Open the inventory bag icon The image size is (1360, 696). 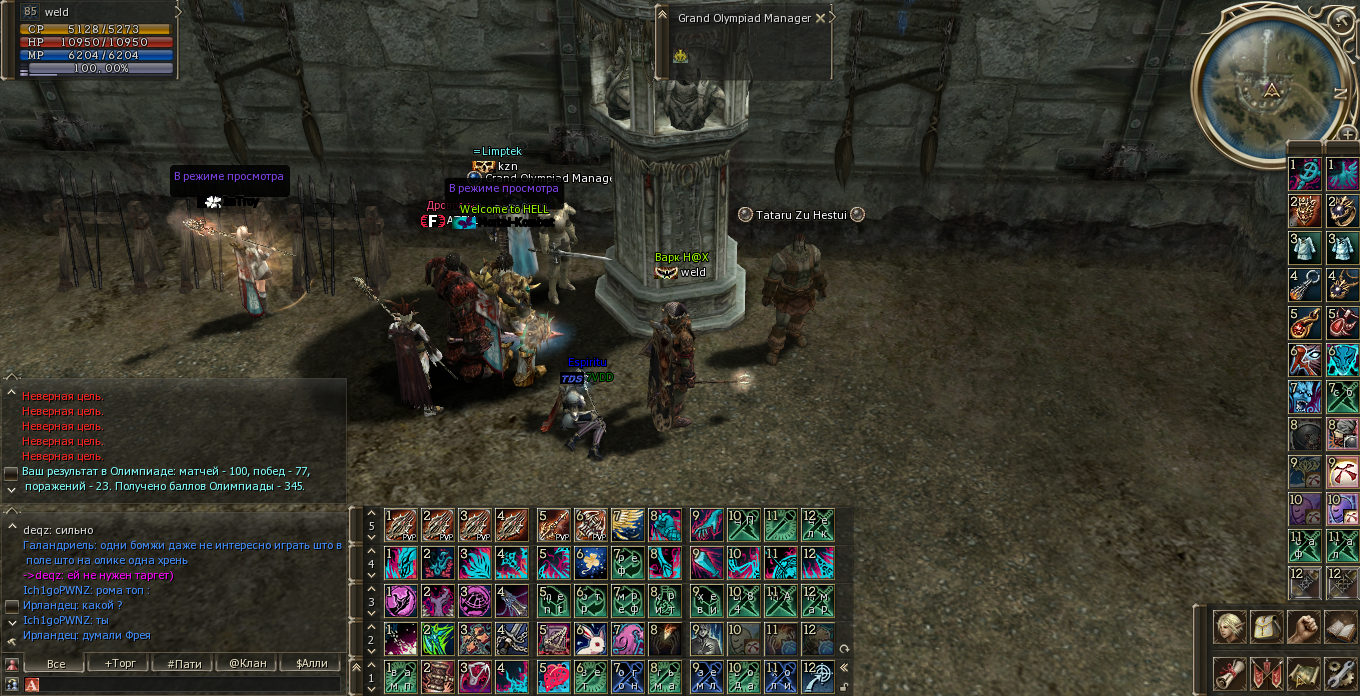(x=1266, y=627)
